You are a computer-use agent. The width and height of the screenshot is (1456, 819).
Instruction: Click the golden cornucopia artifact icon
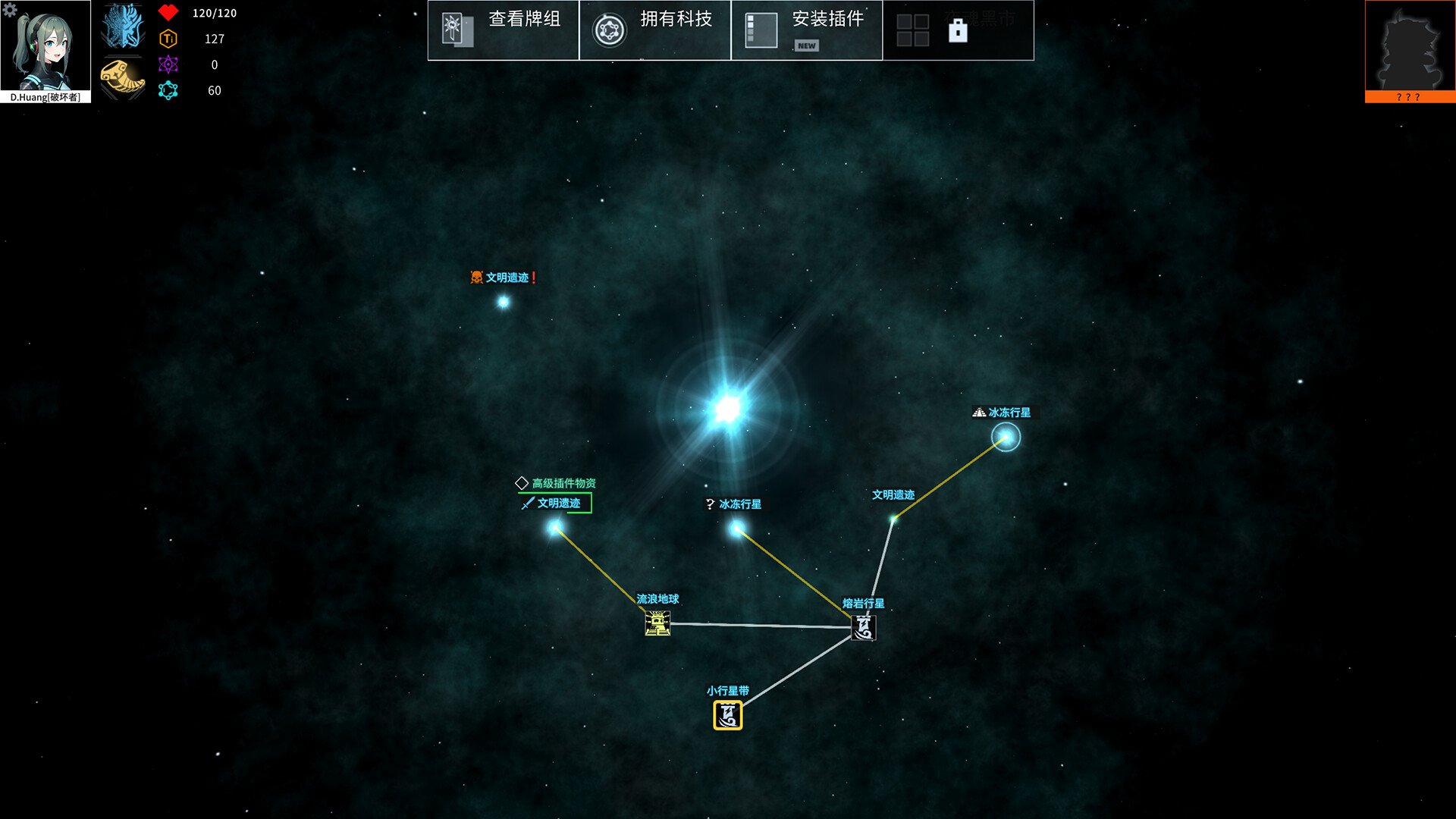pos(121,76)
